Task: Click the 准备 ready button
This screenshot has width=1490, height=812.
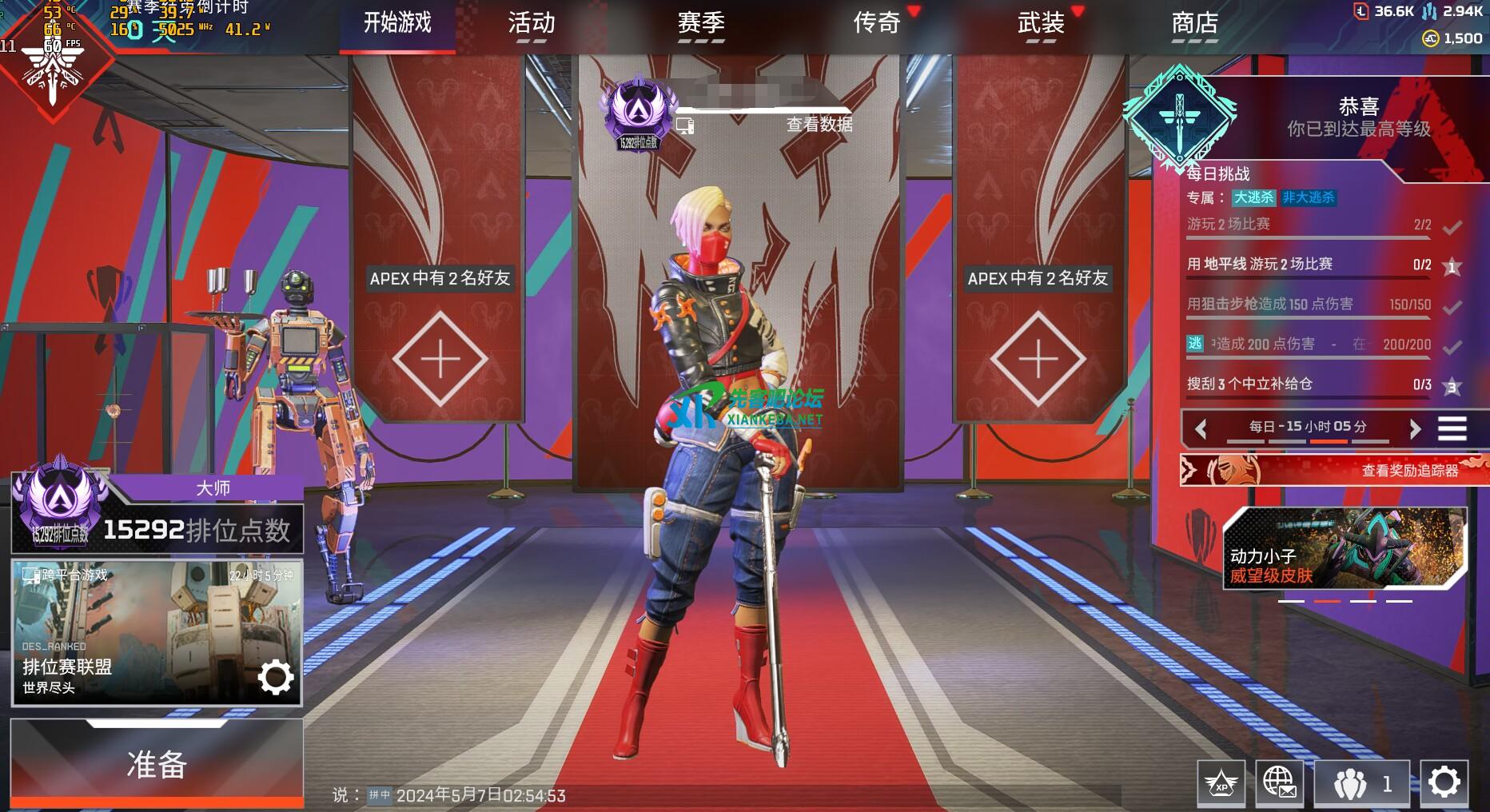Action: pos(157,764)
